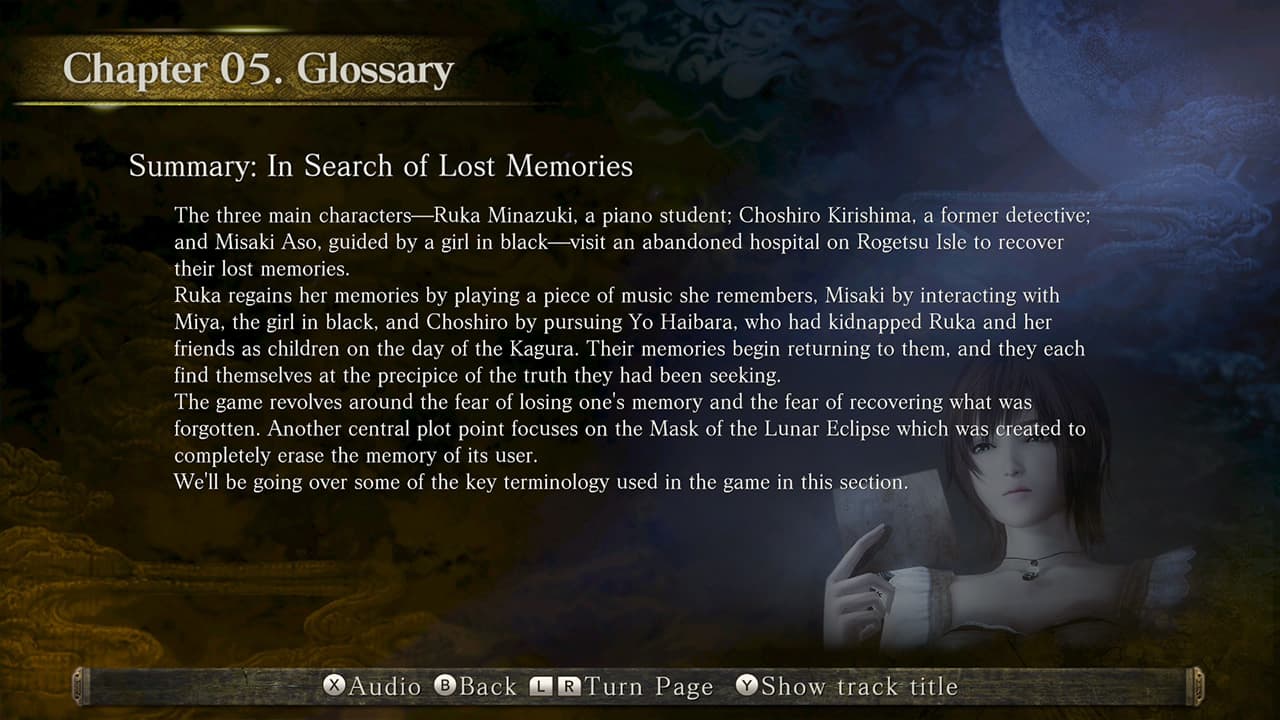Screen dimensions: 1280x720
Task: Turn Page backward using the L control
Action: point(539,687)
